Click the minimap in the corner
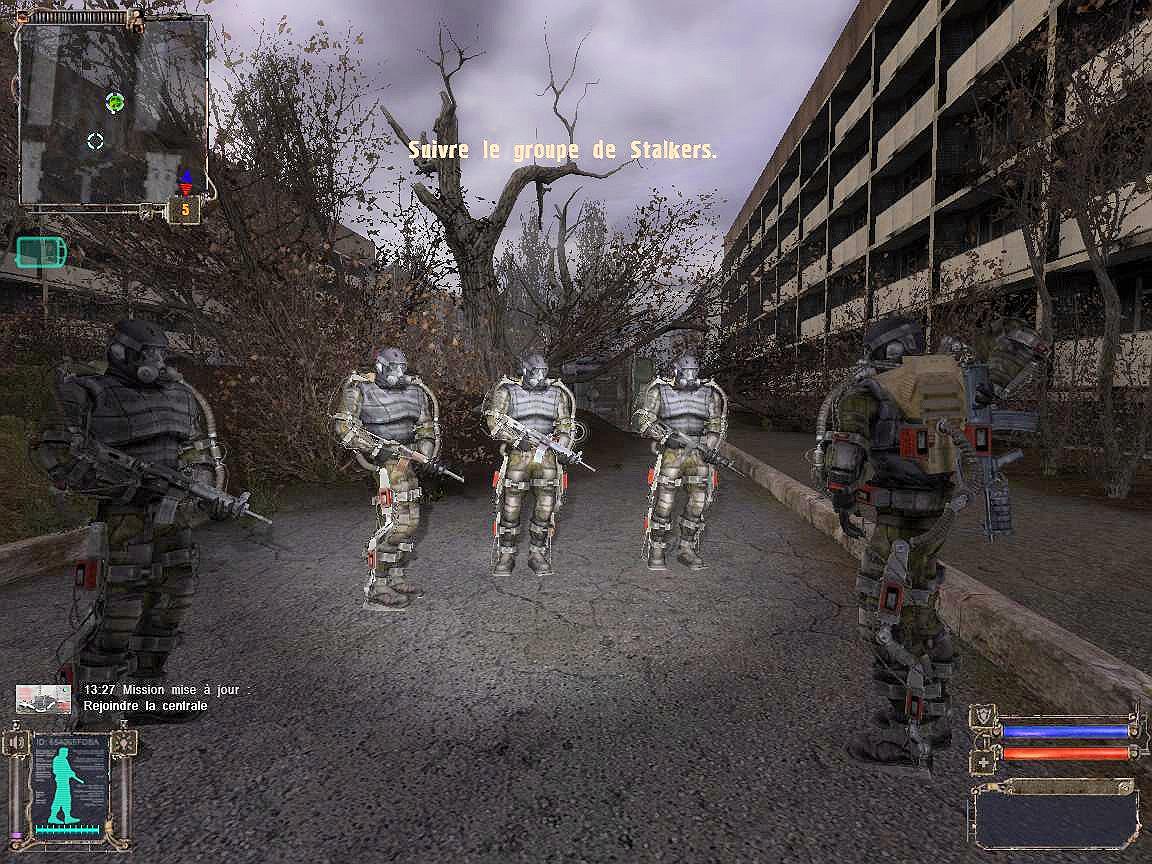This screenshot has width=1152, height=864. tap(113, 112)
